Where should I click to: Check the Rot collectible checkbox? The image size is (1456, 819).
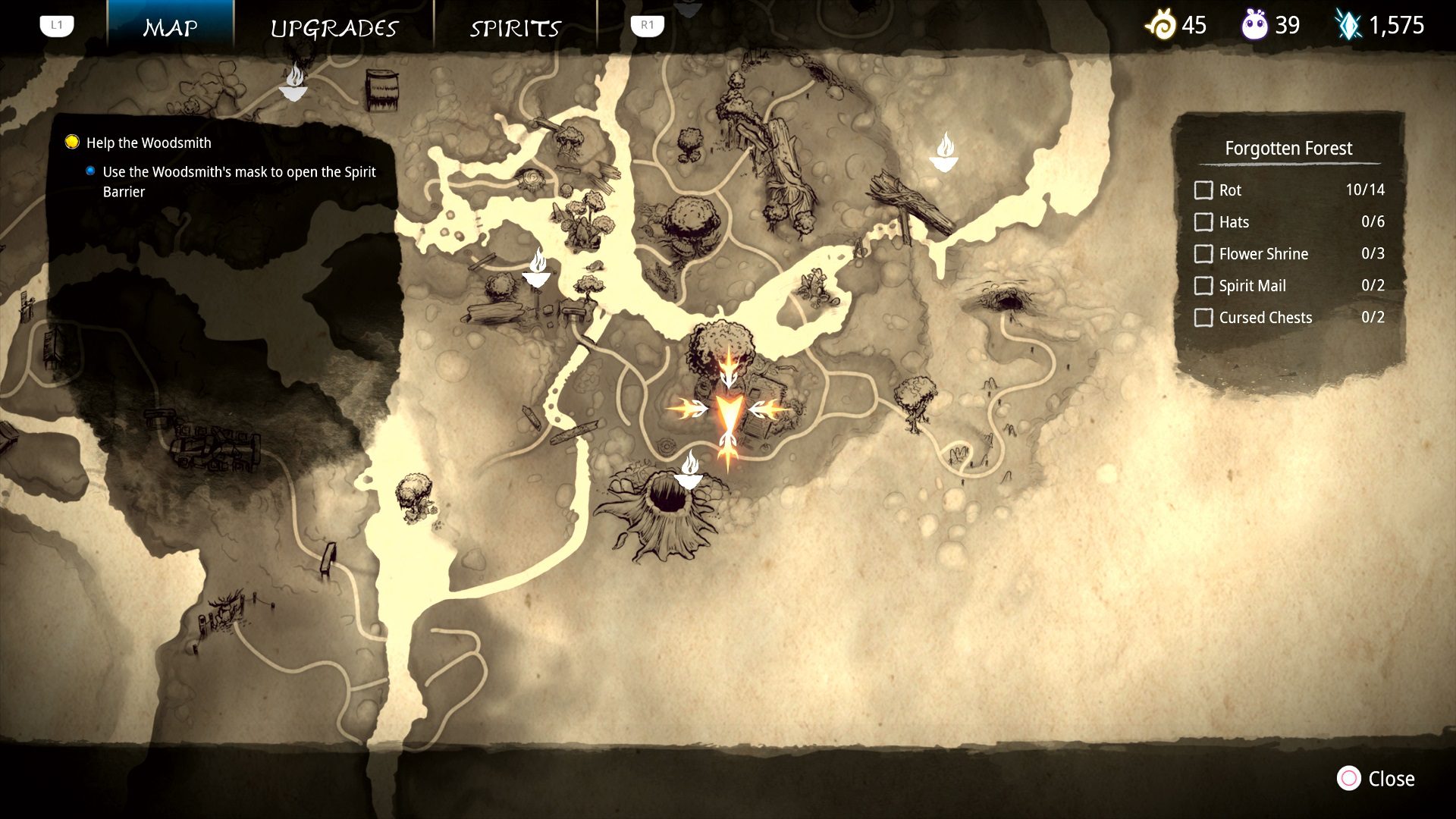1204,190
